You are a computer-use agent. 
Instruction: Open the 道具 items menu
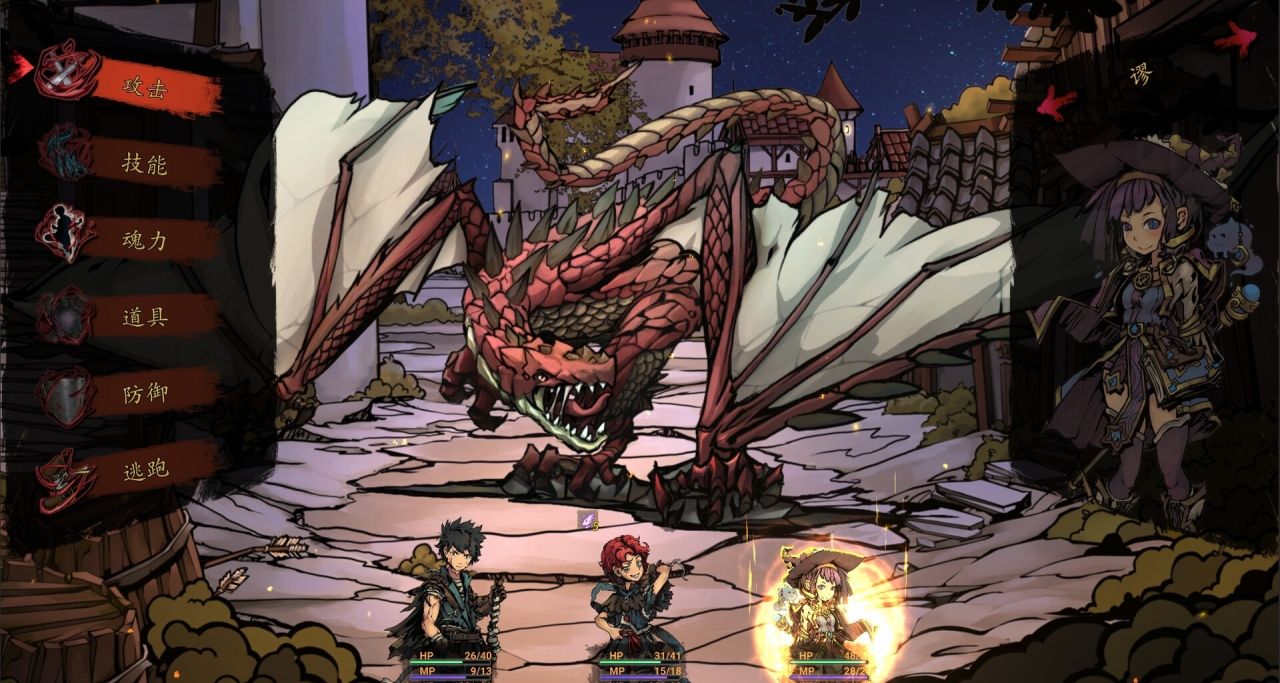[x=145, y=317]
